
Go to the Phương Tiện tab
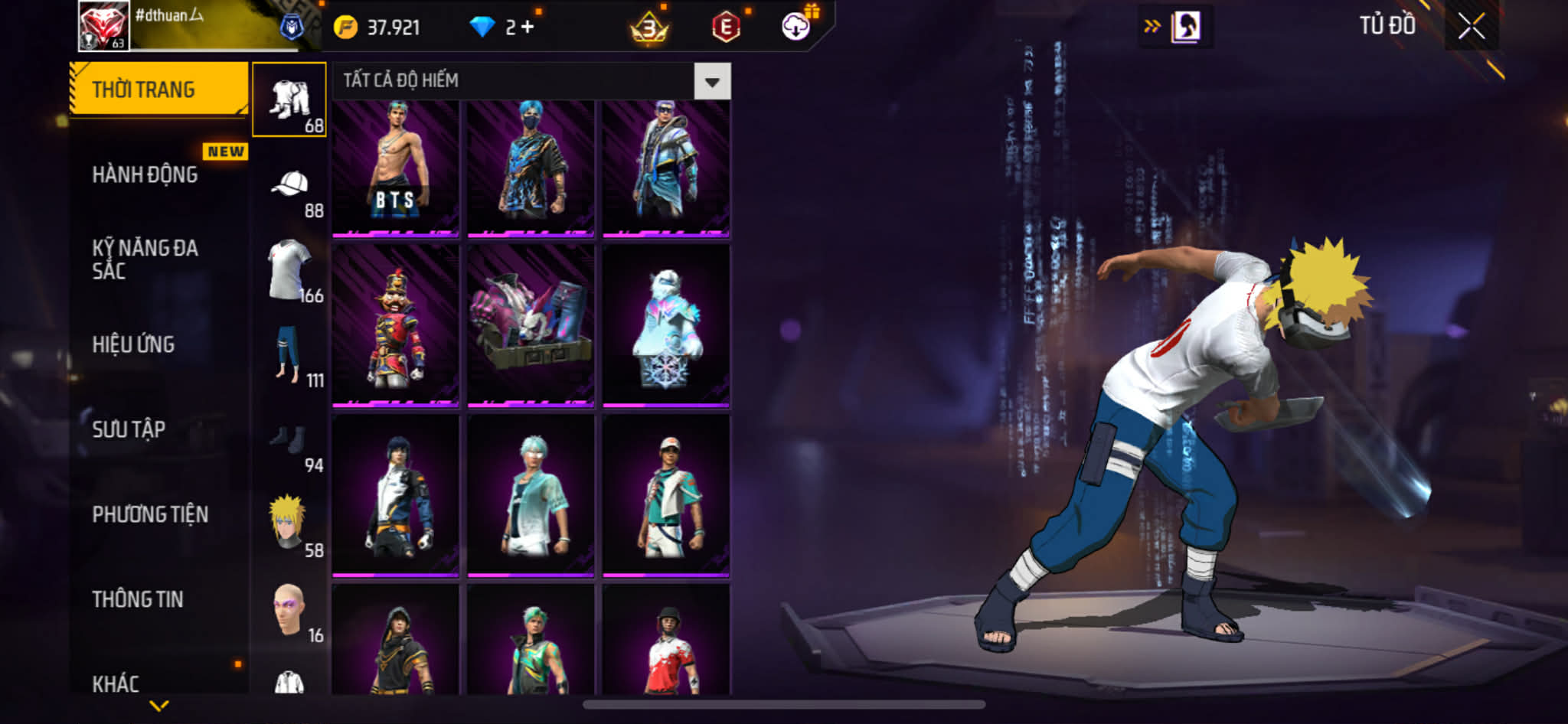(150, 514)
